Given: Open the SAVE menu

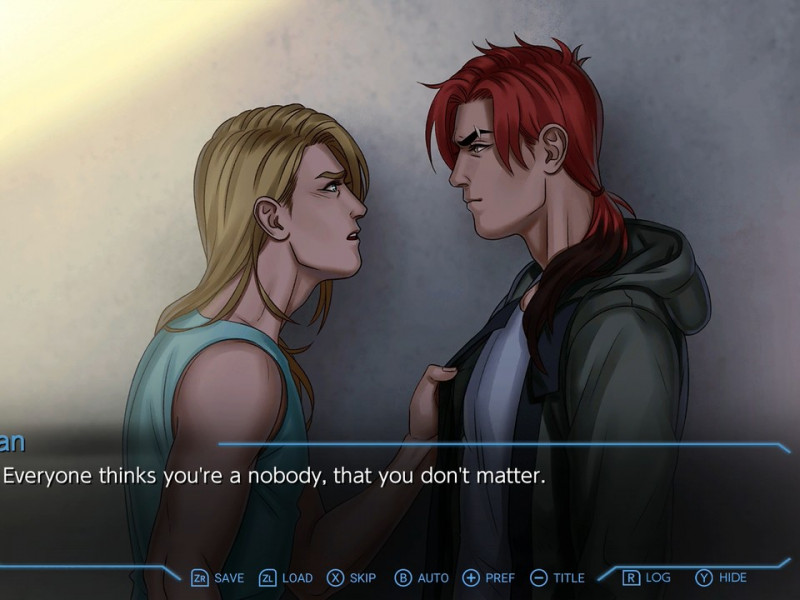Looking at the screenshot, I should tap(218, 578).
